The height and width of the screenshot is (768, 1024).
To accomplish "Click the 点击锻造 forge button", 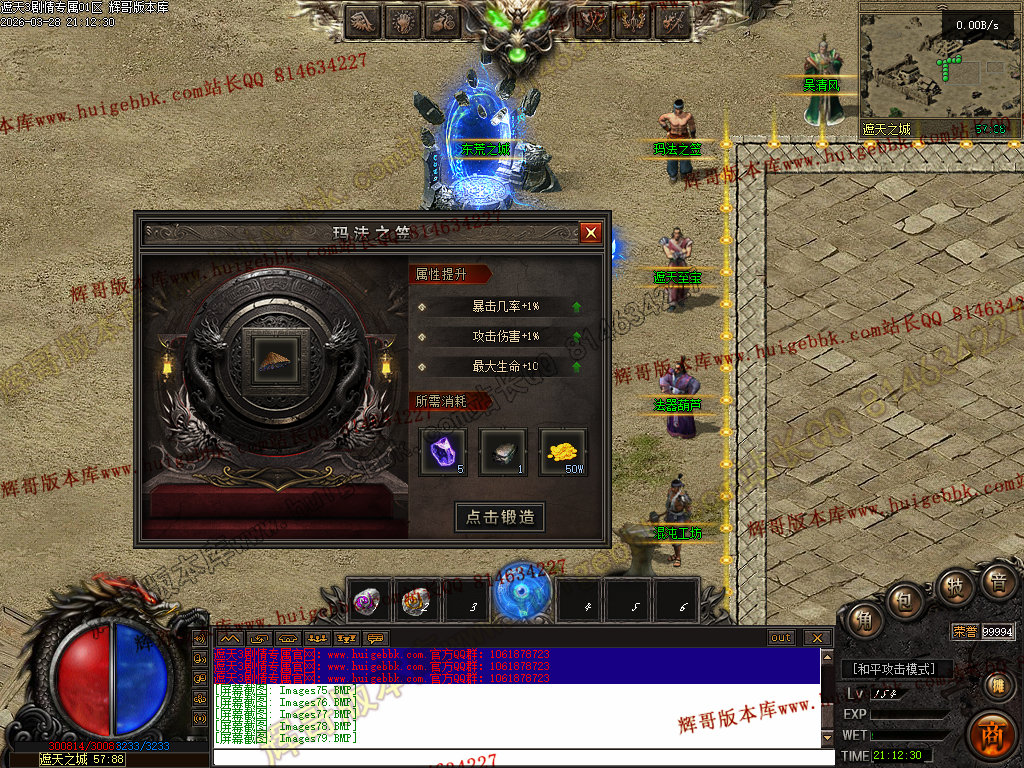I will click(x=500, y=517).
